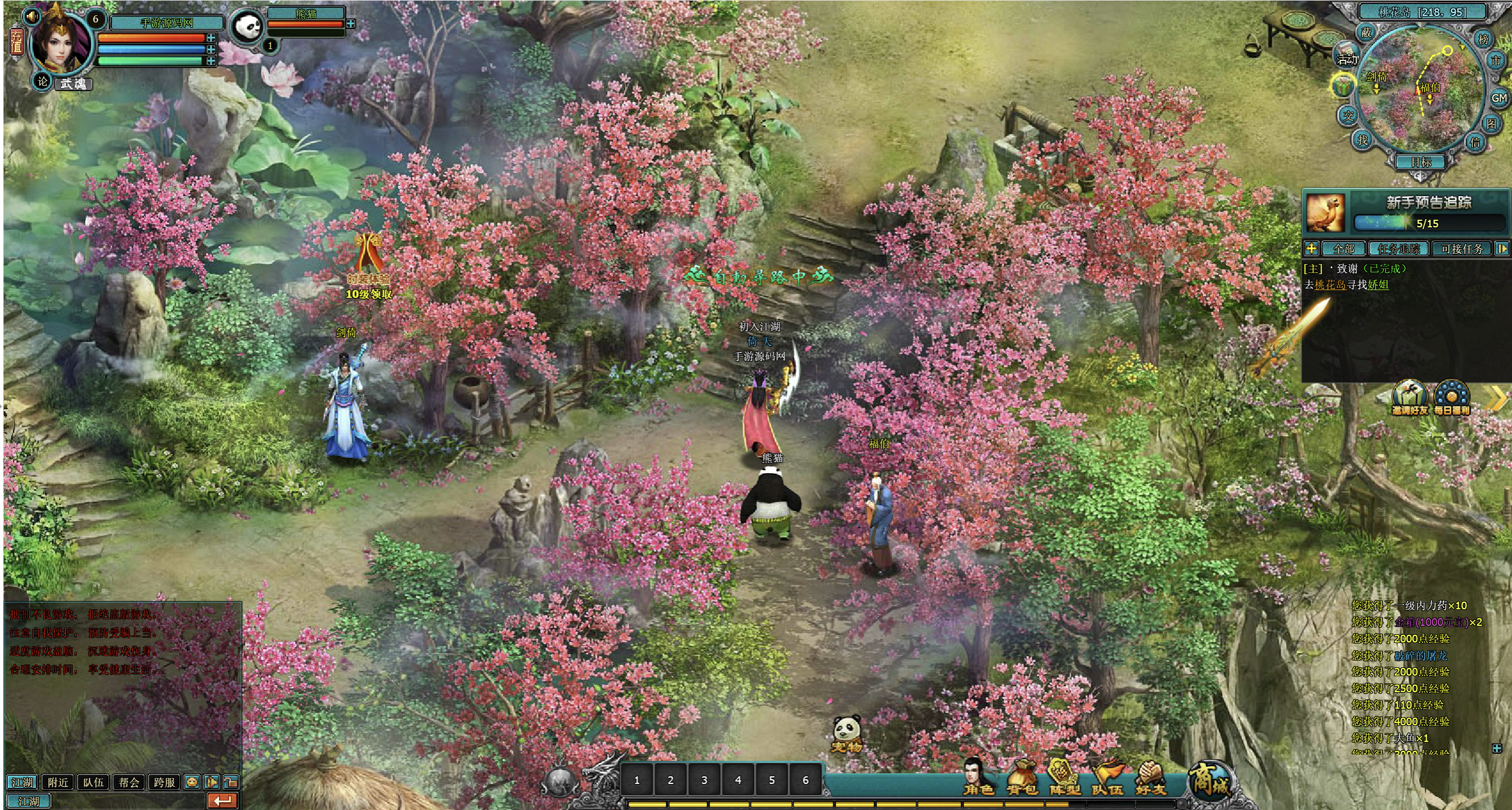Click the 活动 events button by the minimap
The width and height of the screenshot is (1512, 810).
pos(1347,58)
